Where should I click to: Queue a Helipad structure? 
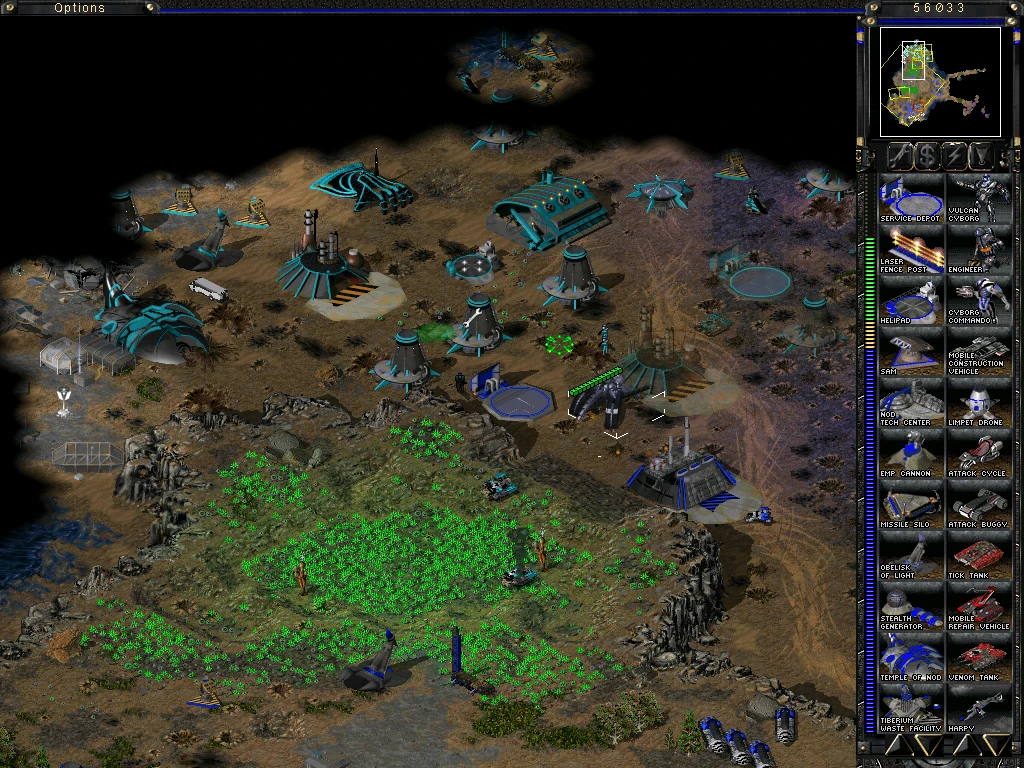coord(911,301)
